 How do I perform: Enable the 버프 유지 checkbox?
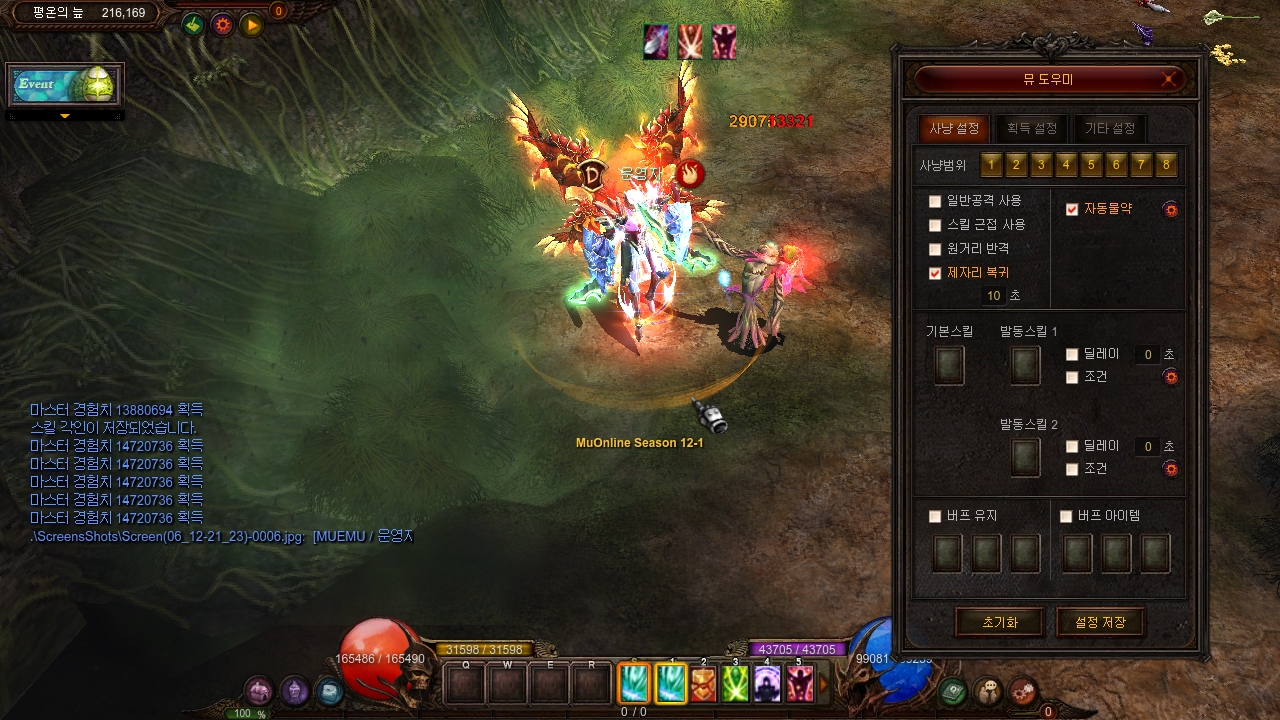click(x=935, y=517)
